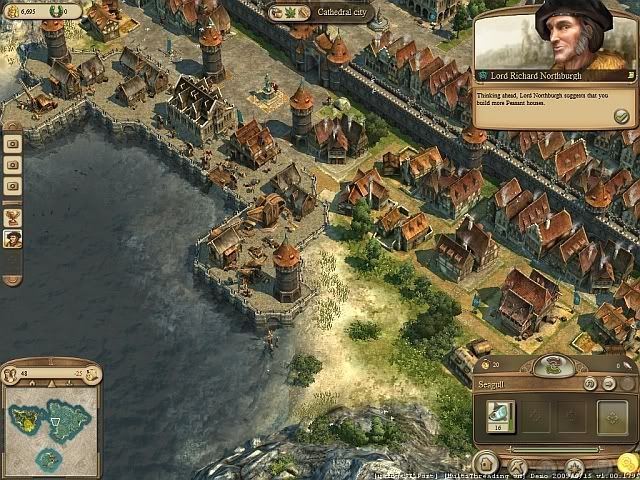Open the Cathedral city name banner
Image resolution: width=640 pixels, height=480 pixels.
click(320, 14)
